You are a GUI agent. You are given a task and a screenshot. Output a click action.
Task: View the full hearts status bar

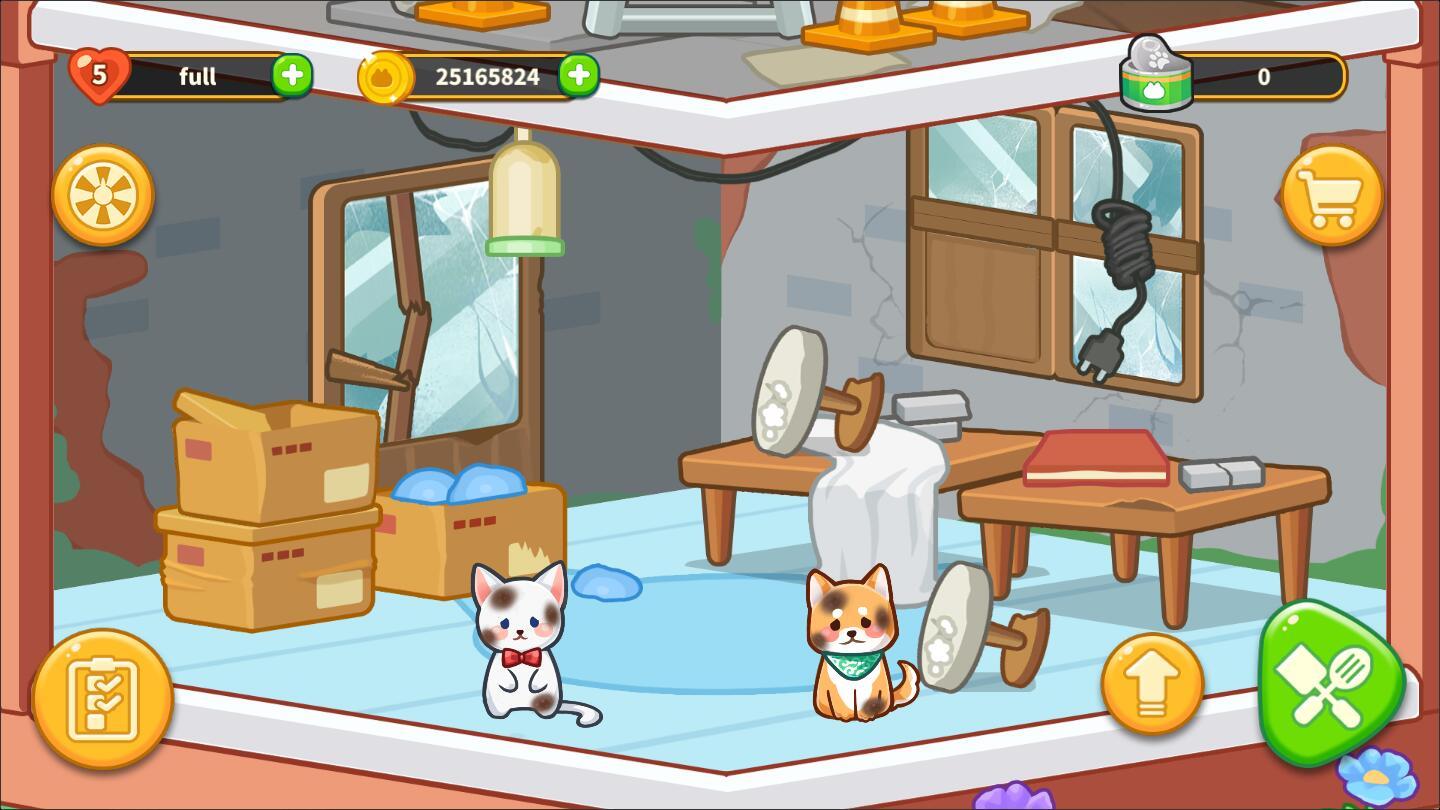coord(197,76)
